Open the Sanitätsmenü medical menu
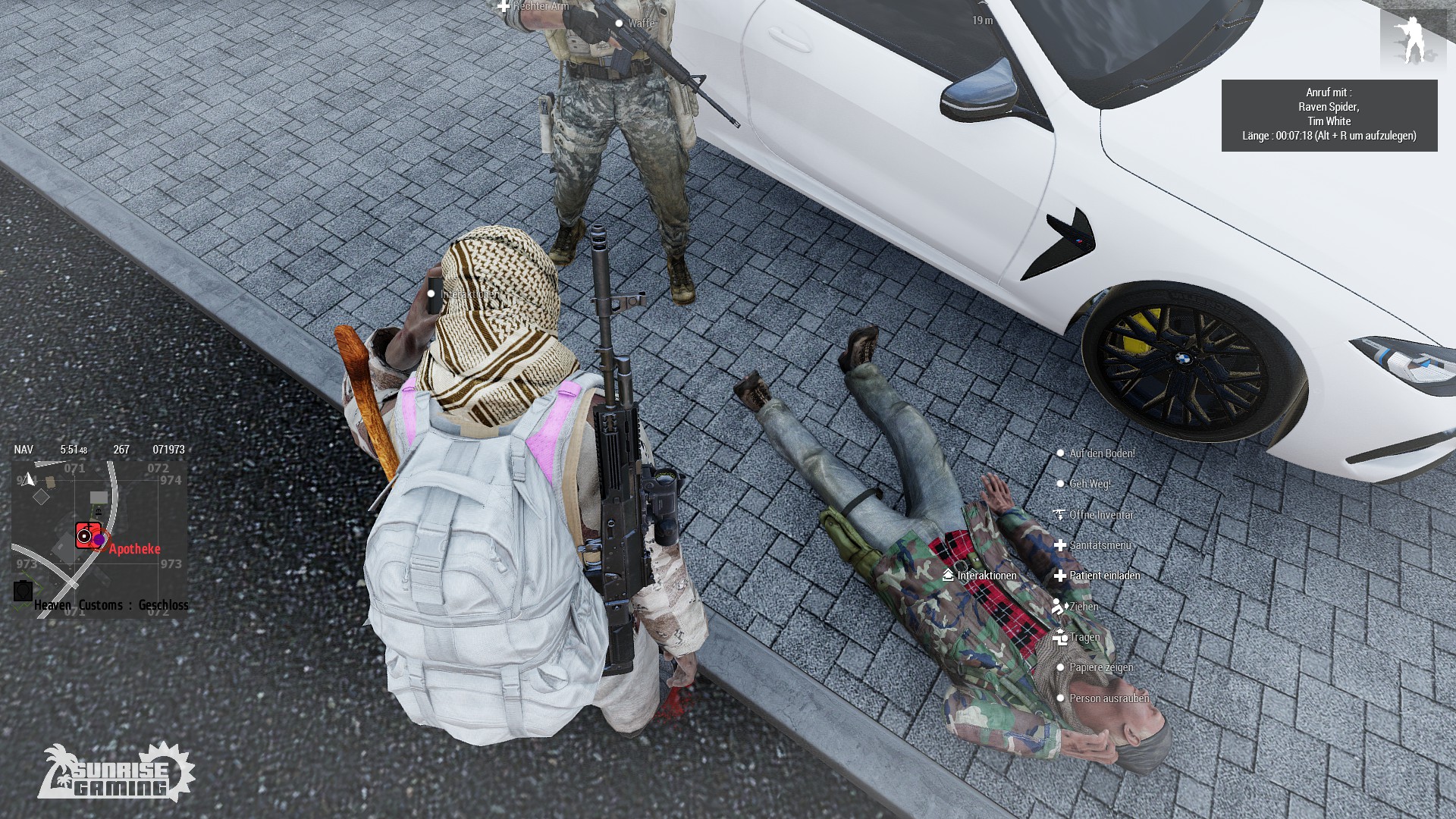The width and height of the screenshot is (1456, 819). click(1100, 545)
